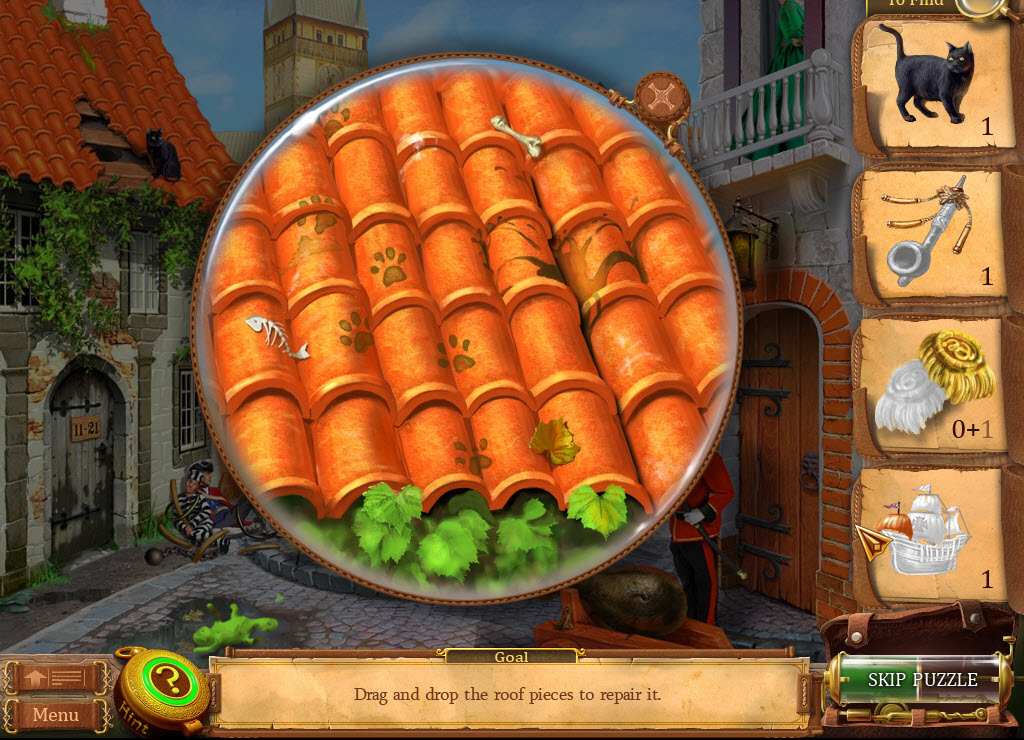Image resolution: width=1024 pixels, height=740 pixels.
Task: Close the roof puzzle zoom window
Action: click(x=662, y=97)
